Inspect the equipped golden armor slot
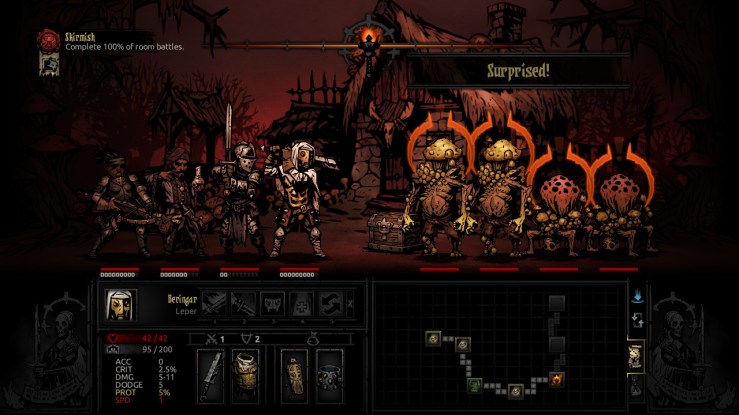739x415 pixels. 246,375
